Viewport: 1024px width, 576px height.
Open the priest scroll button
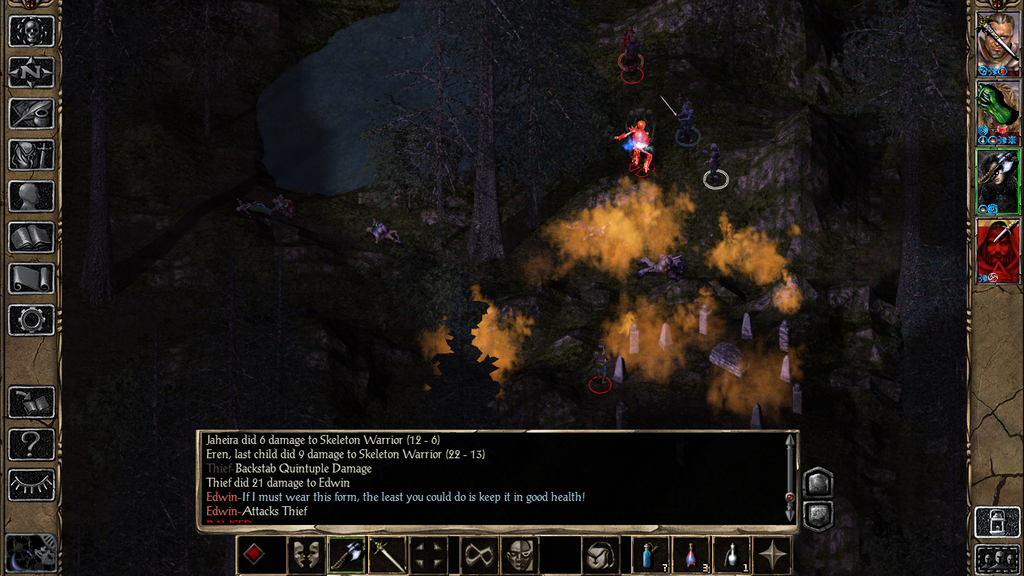click(x=31, y=278)
